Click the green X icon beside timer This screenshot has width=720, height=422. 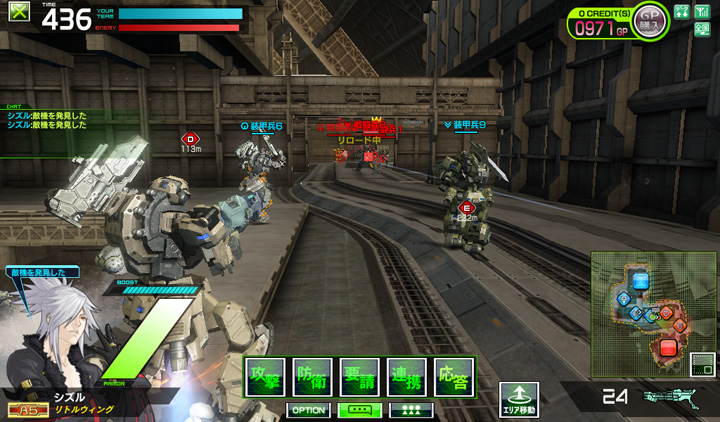pos(19,14)
